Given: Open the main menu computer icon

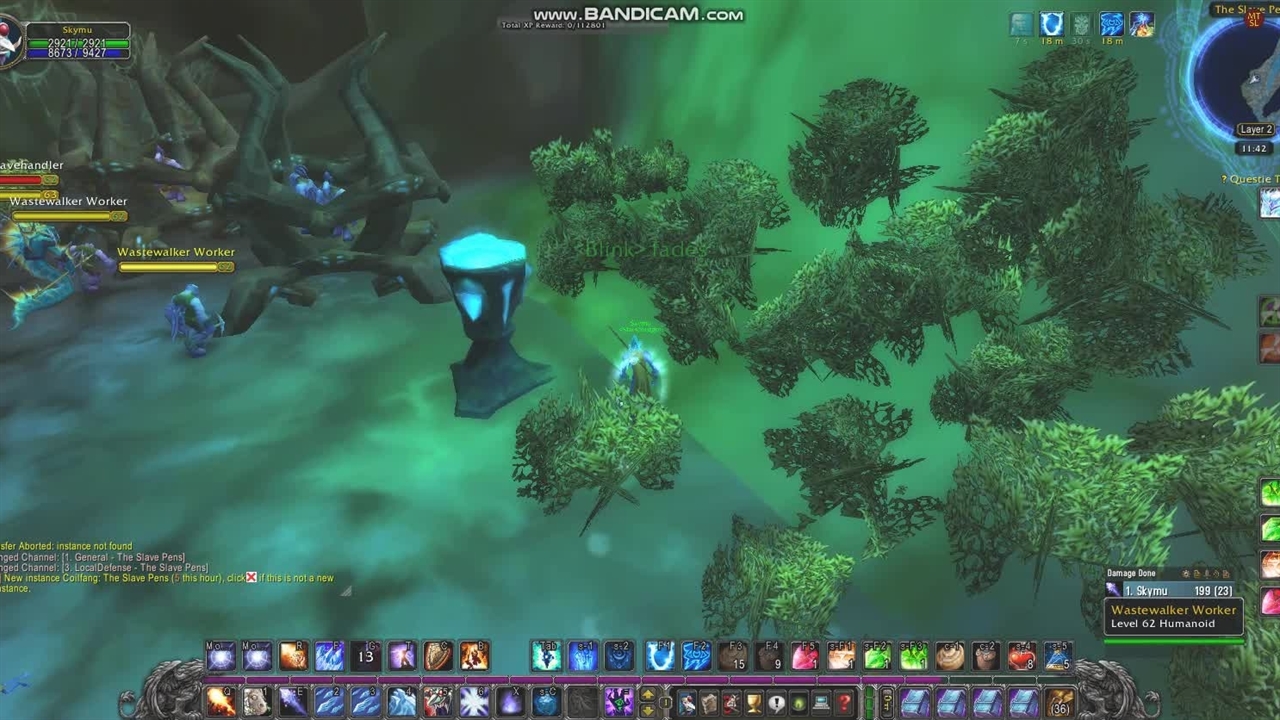Looking at the screenshot, I should (x=821, y=704).
